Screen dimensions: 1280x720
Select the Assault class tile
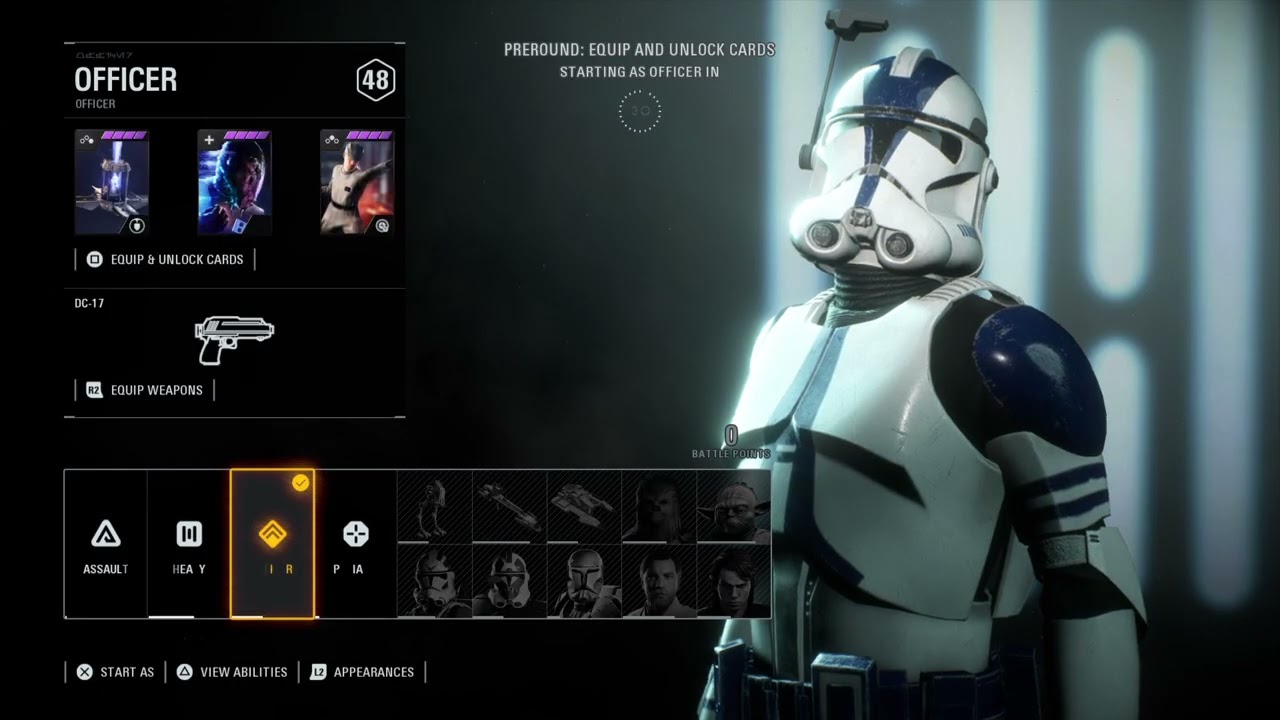click(x=105, y=543)
